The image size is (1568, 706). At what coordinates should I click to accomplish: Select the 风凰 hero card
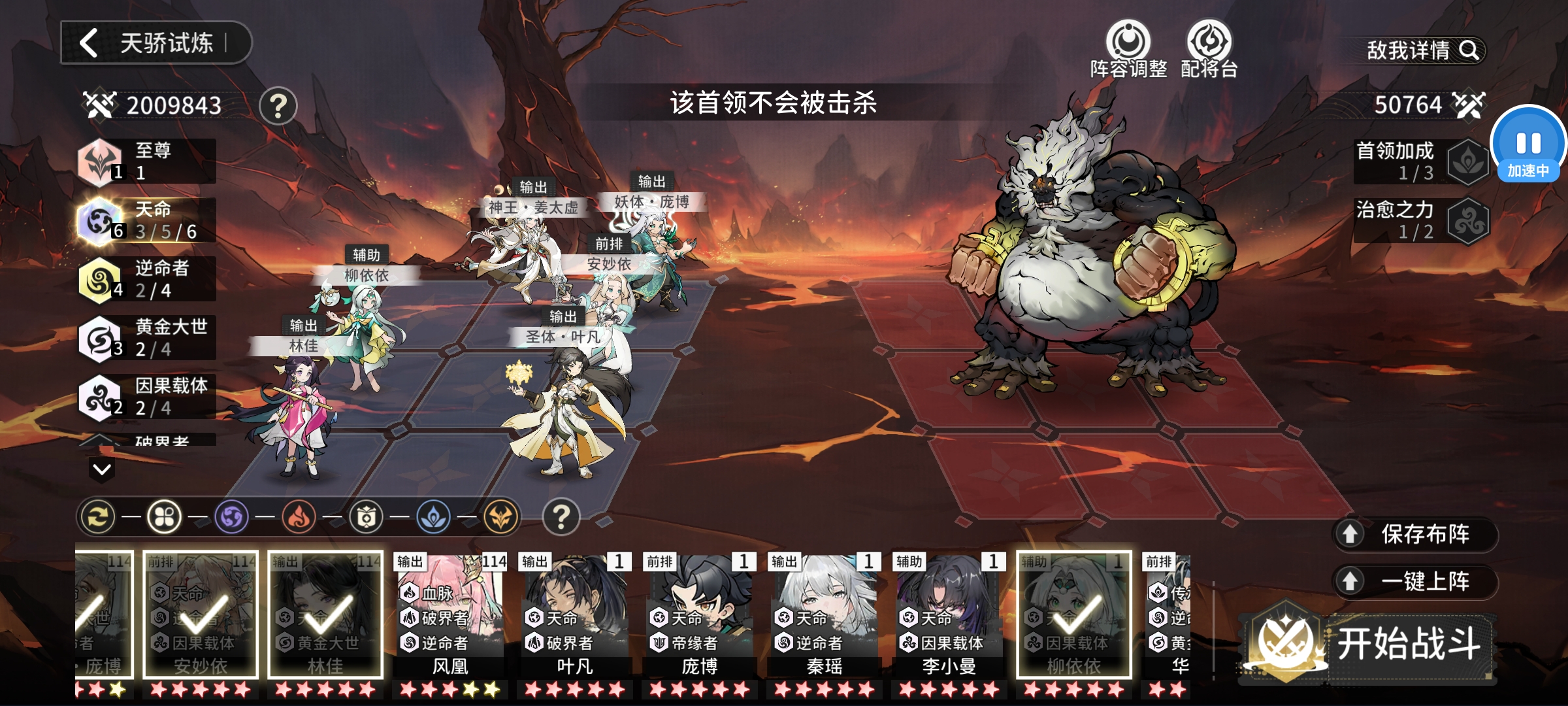point(450,616)
